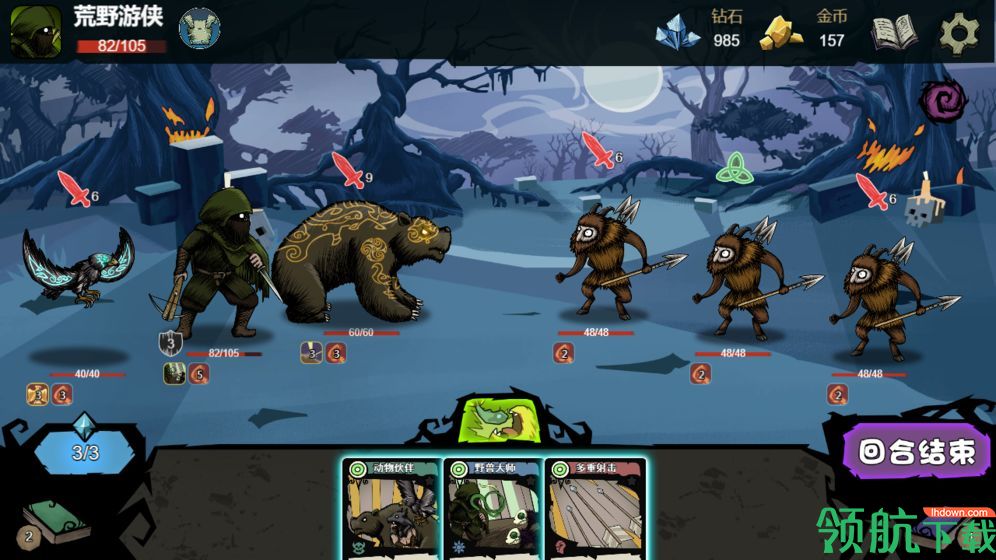
Task: Inspect the round pet companion icon
Action: 200,28
